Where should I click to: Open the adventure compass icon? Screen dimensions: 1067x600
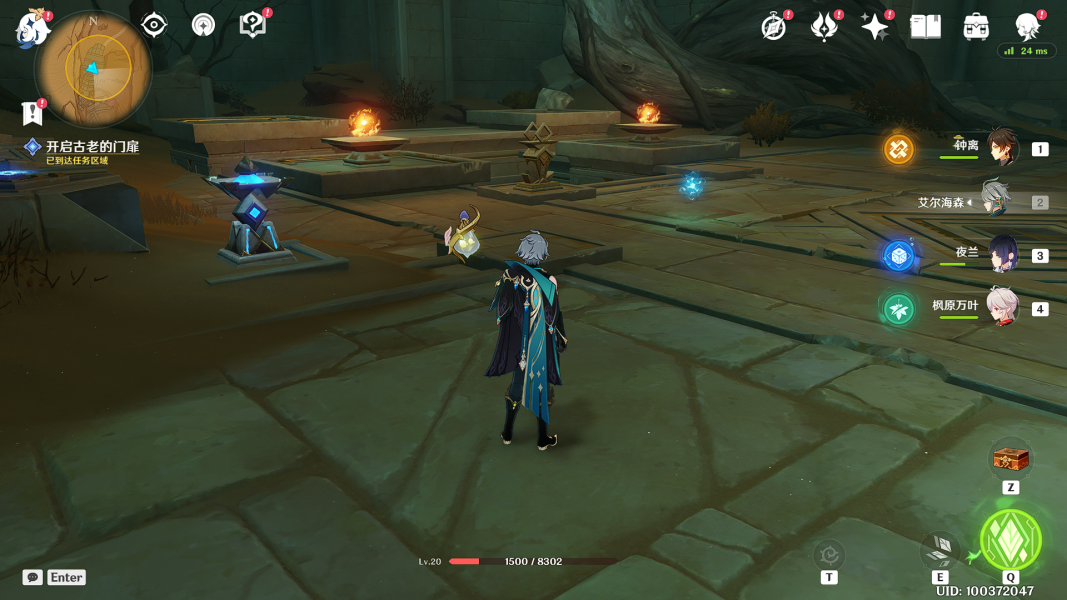(773, 27)
